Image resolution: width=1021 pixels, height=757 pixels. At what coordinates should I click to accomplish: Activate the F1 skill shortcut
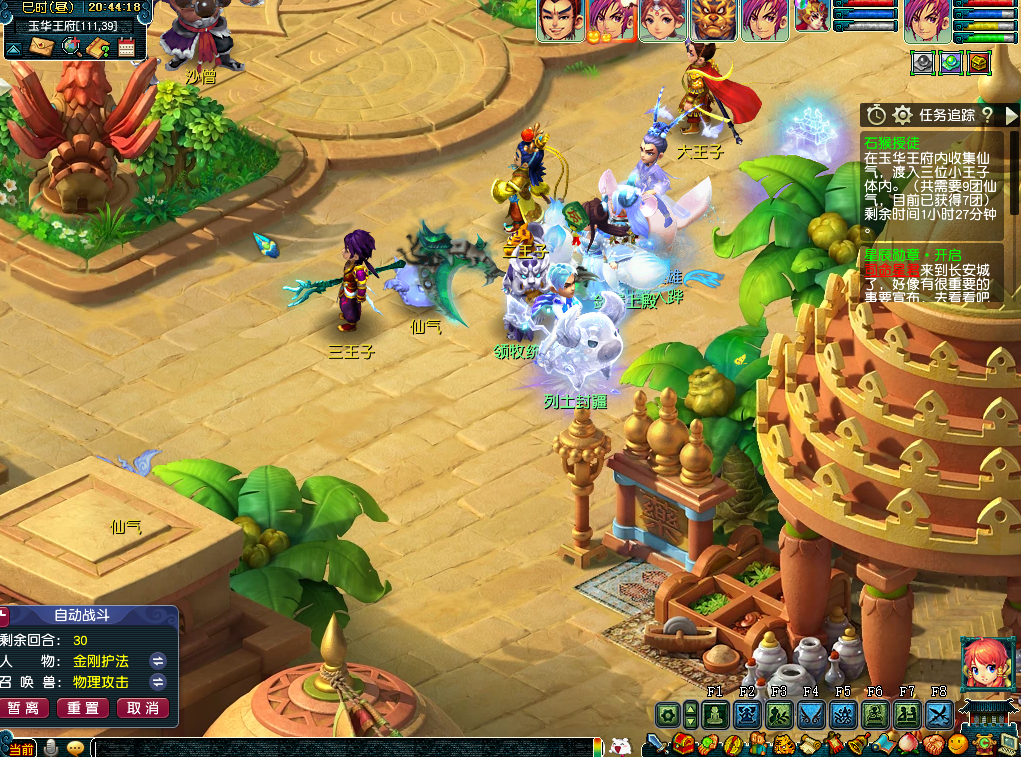pos(715,714)
